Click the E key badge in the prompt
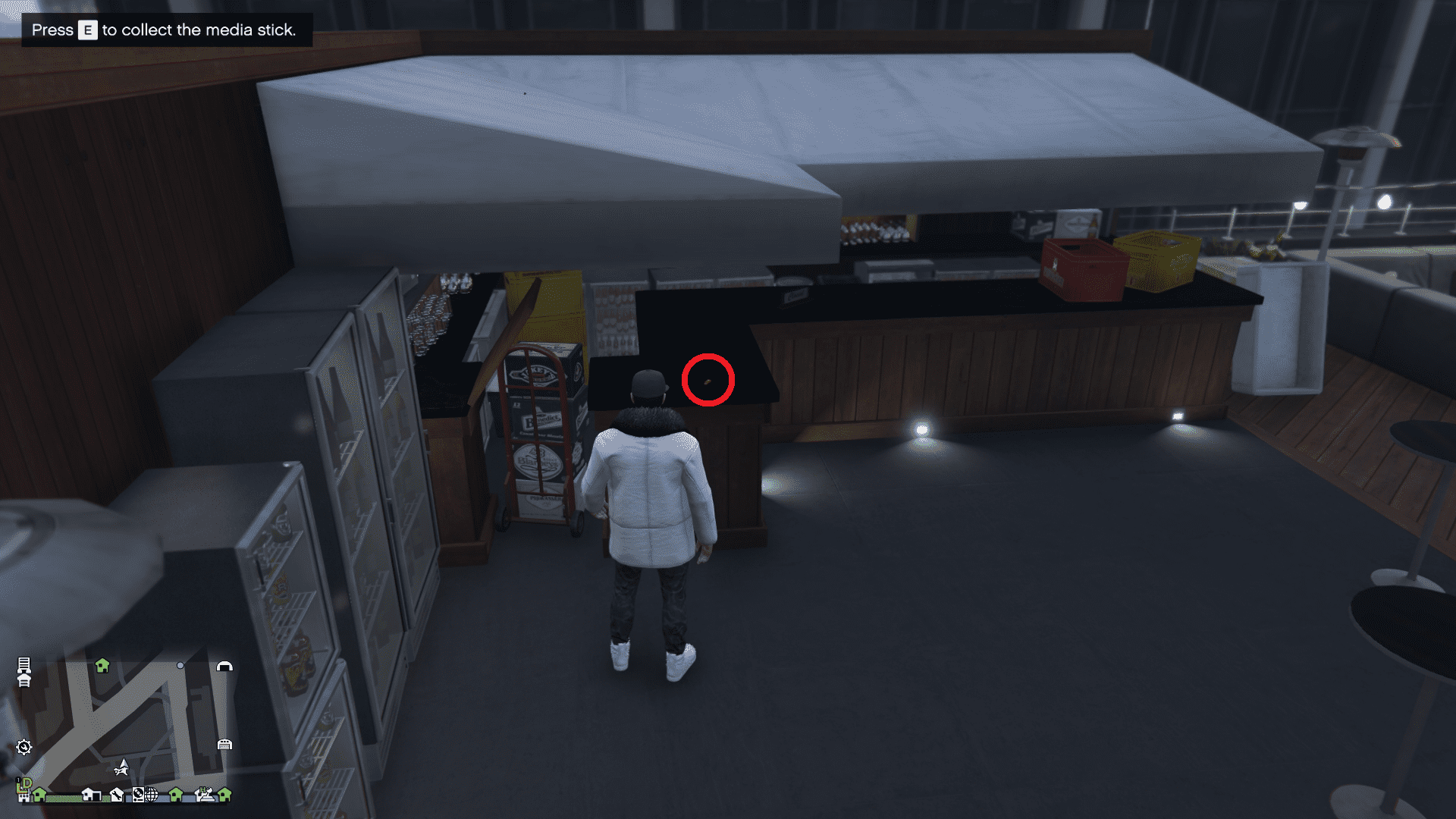The image size is (1456, 819). 86,30
